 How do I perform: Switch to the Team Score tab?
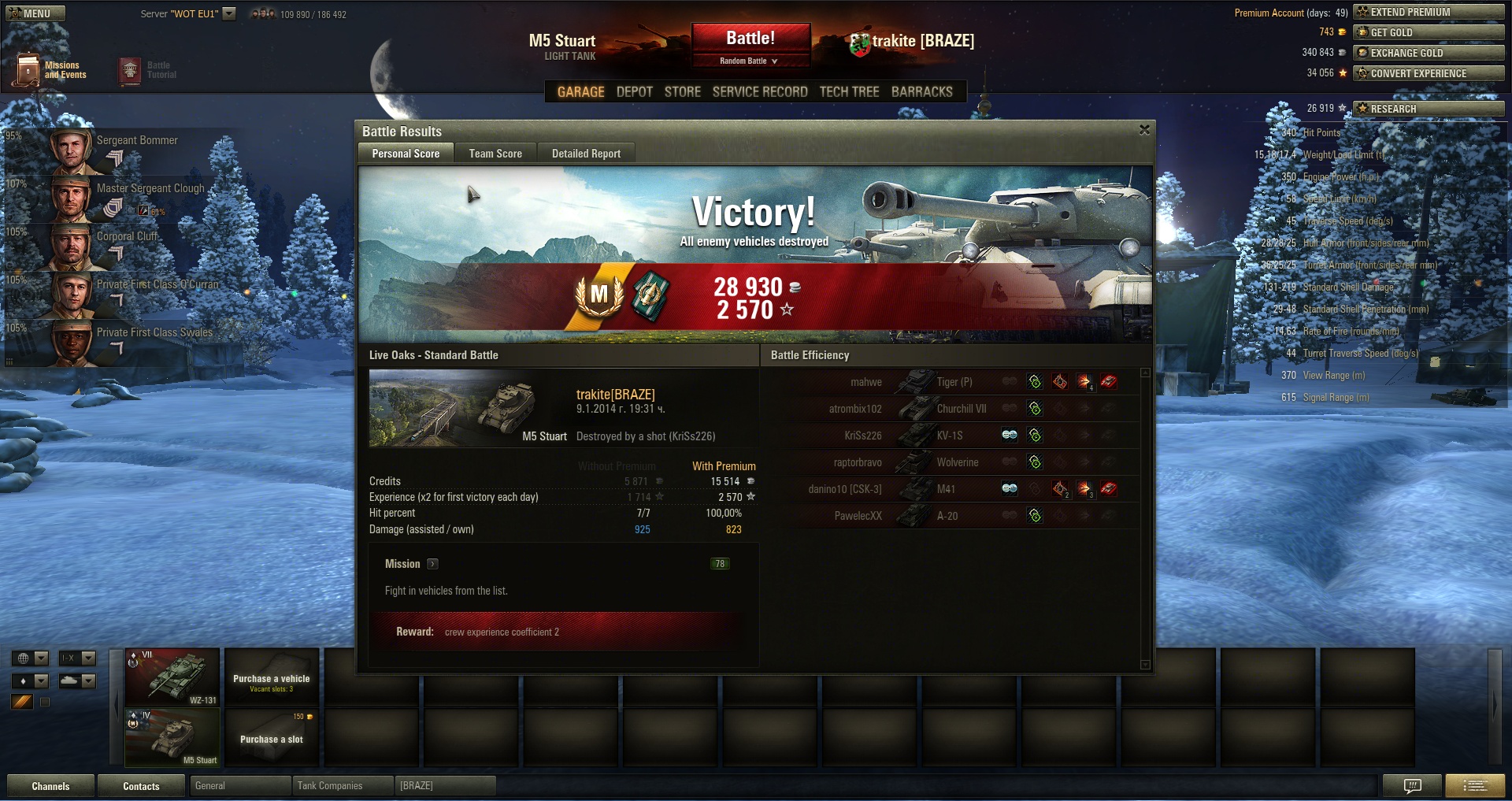click(x=495, y=154)
